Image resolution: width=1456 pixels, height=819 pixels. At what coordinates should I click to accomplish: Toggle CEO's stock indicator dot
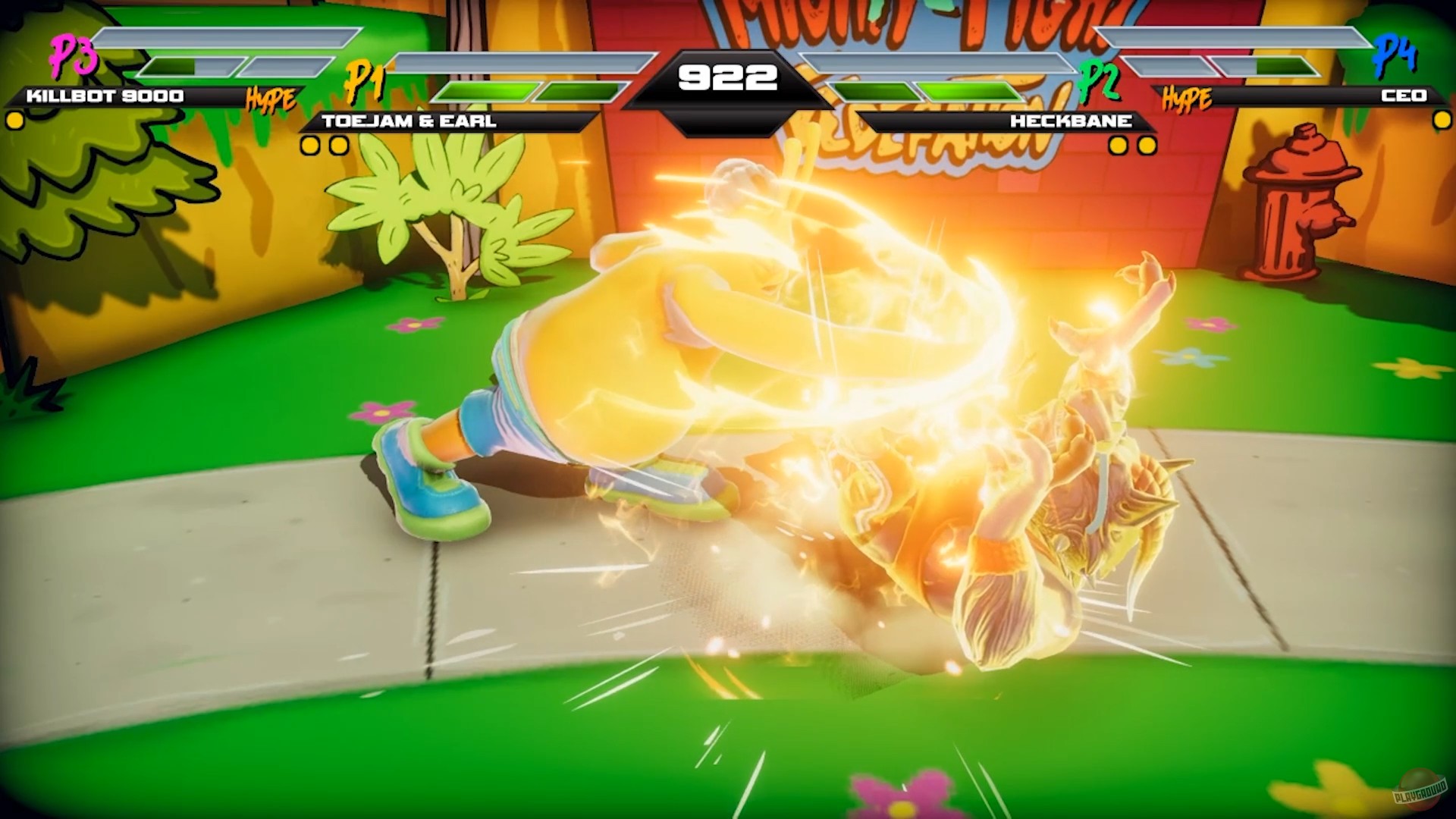click(1442, 119)
